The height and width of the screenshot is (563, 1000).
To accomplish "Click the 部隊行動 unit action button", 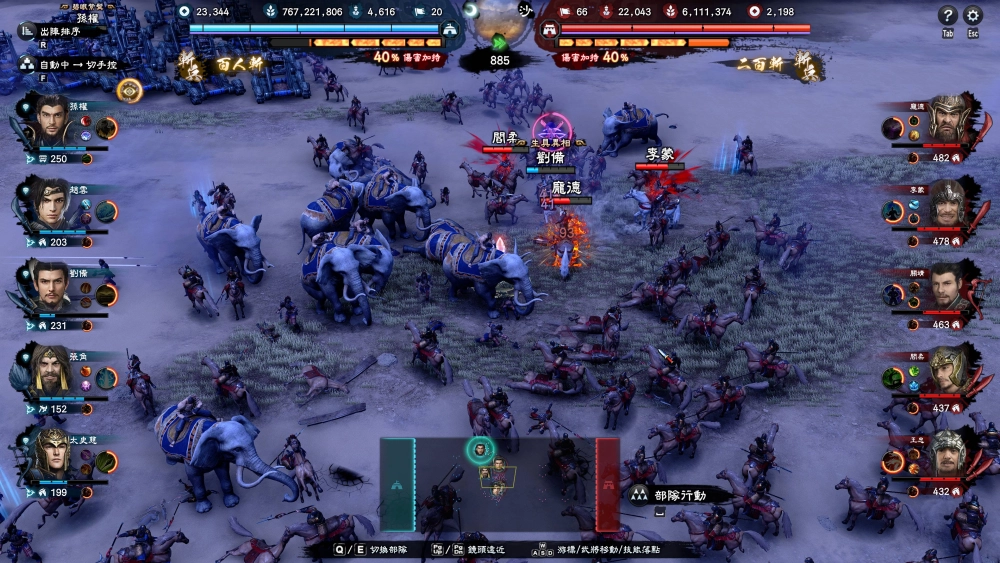I will tap(668, 495).
